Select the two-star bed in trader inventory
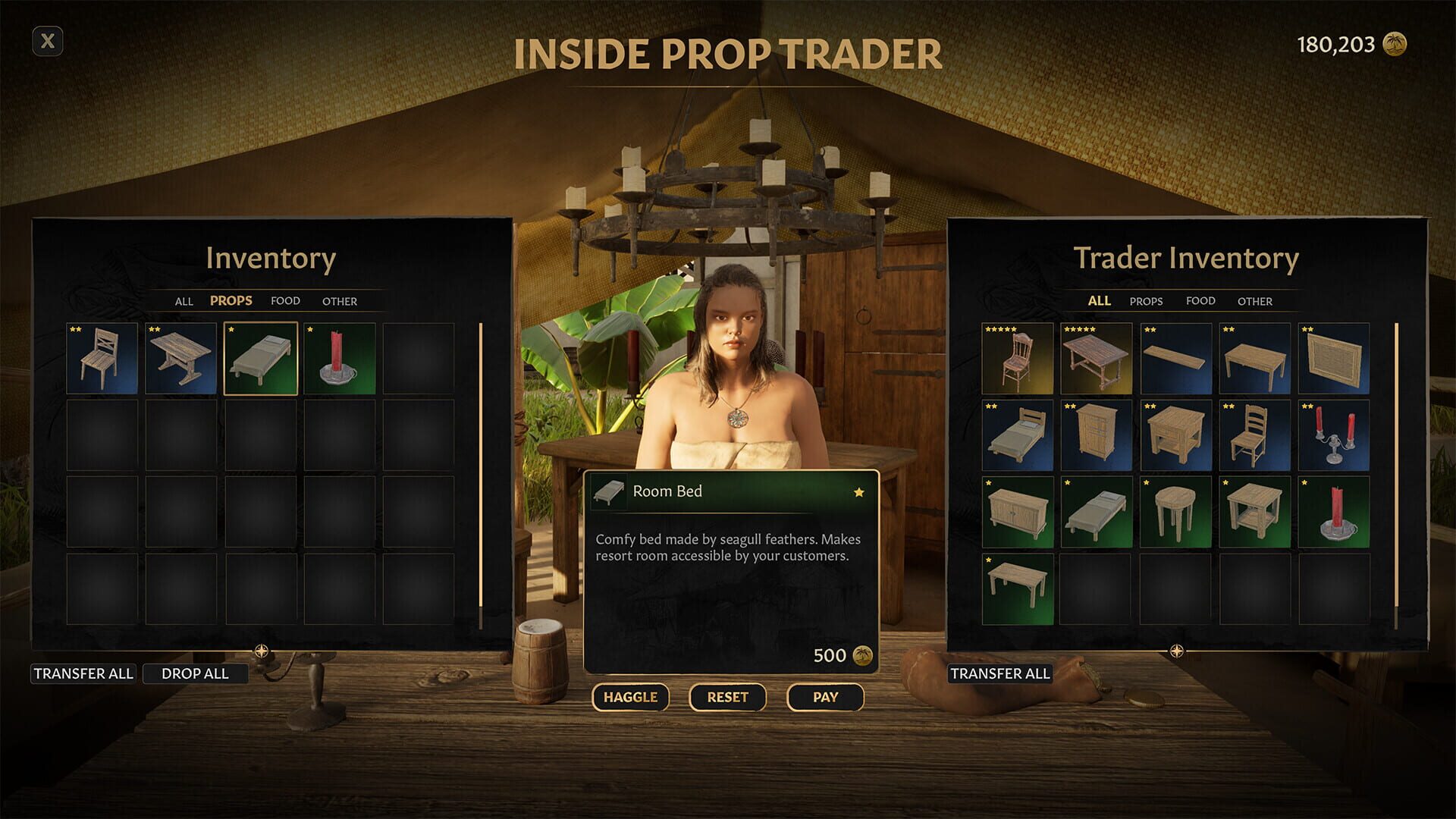The height and width of the screenshot is (819, 1456). (x=1017, y=434)
